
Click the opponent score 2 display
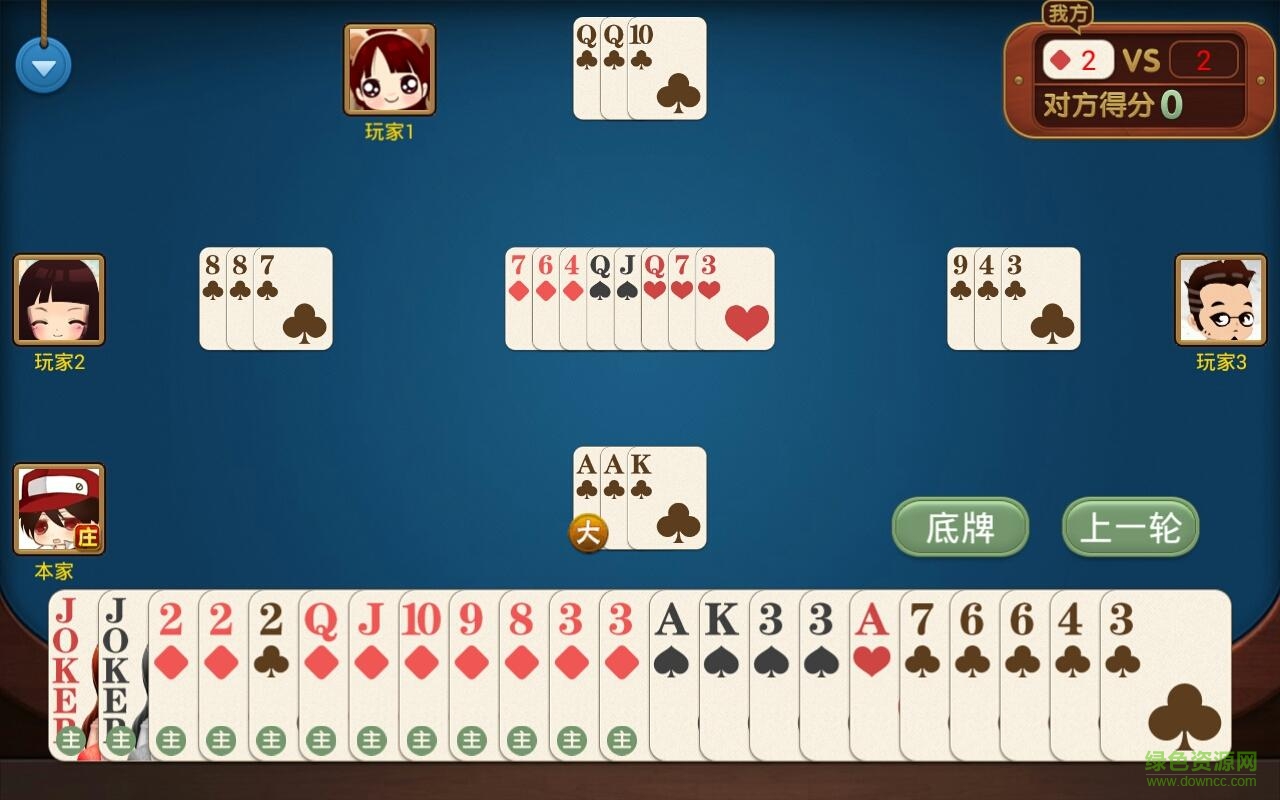[x=1207, y=60]
